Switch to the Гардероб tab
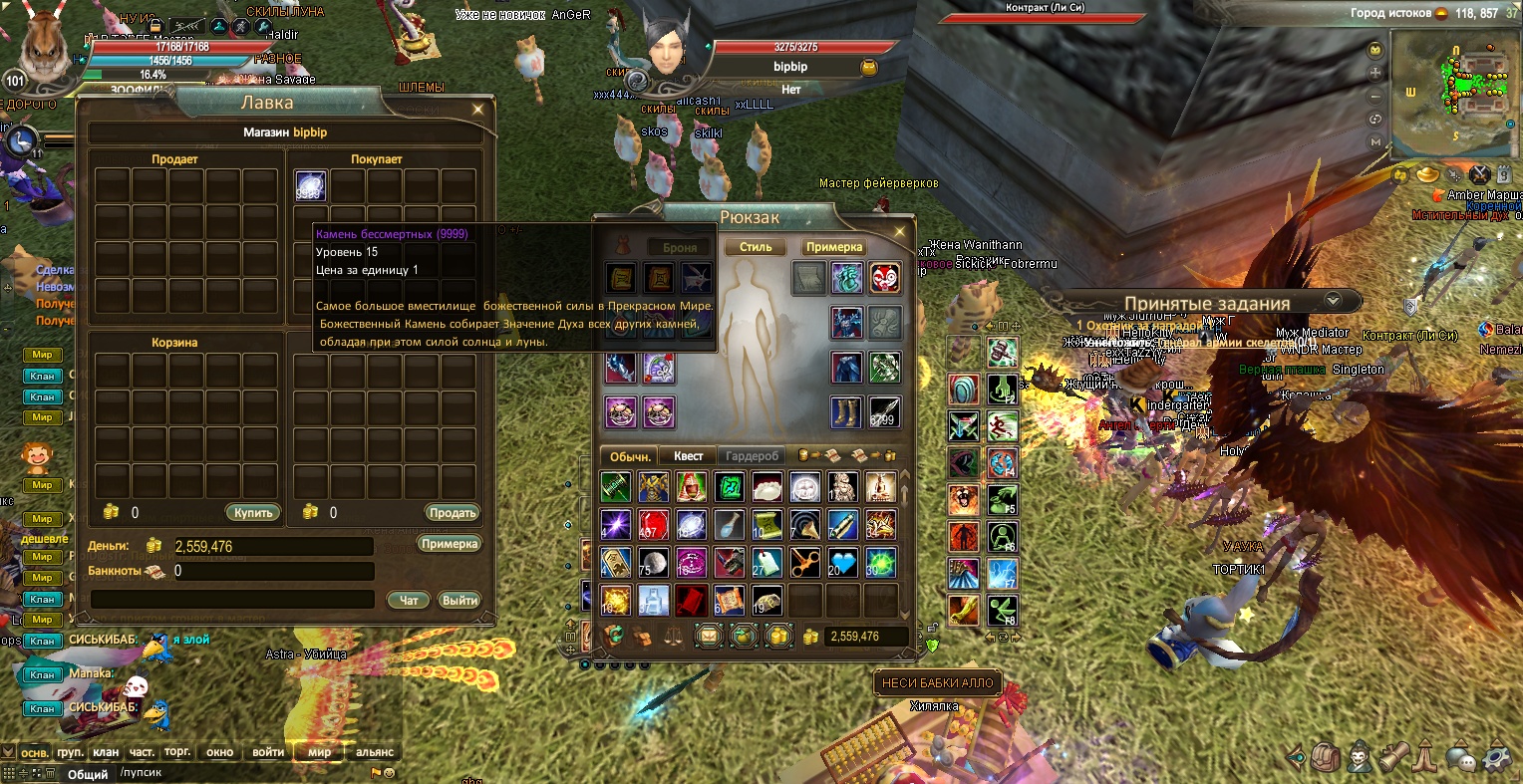Viewport: 1523px width, 784px height. click(x=752, y=456)
